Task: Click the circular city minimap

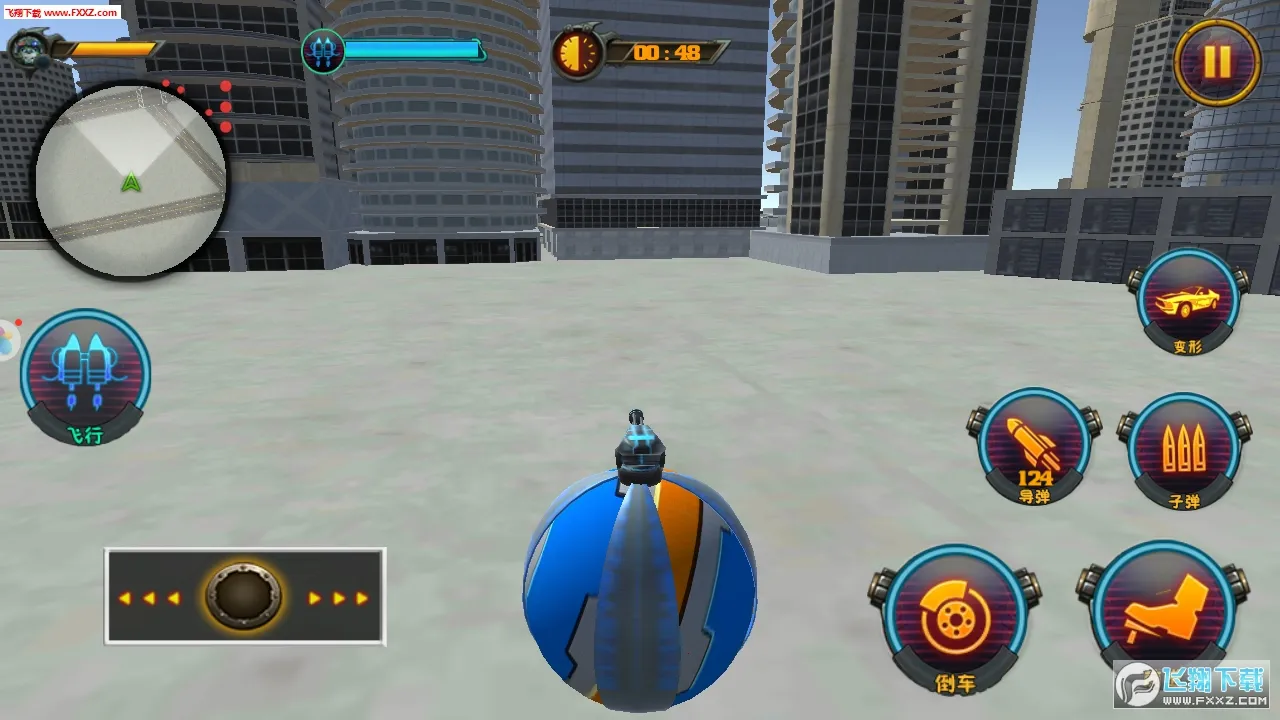Action: pos(130,180)
